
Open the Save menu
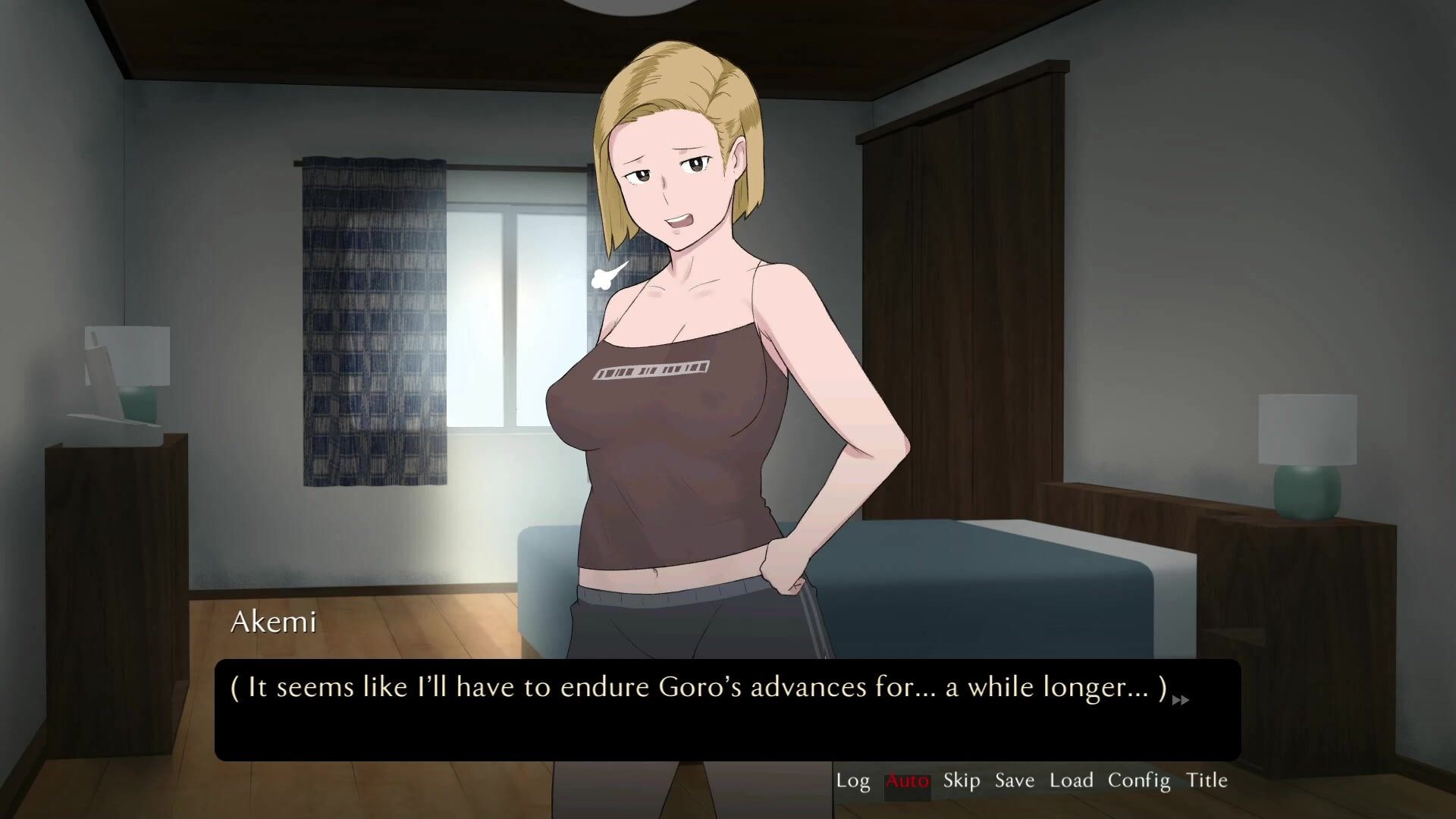pyautogui.click(x=1014, y=780)
